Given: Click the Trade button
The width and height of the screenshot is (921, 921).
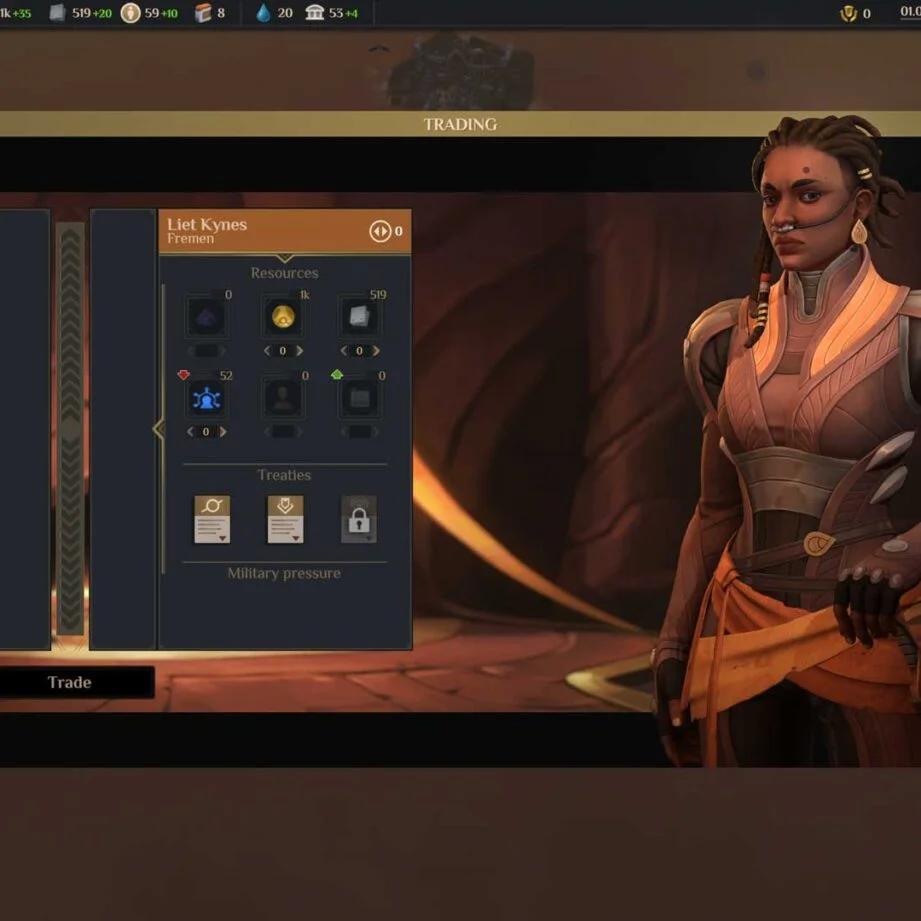Looking at the screenshot, I should 69,682.
